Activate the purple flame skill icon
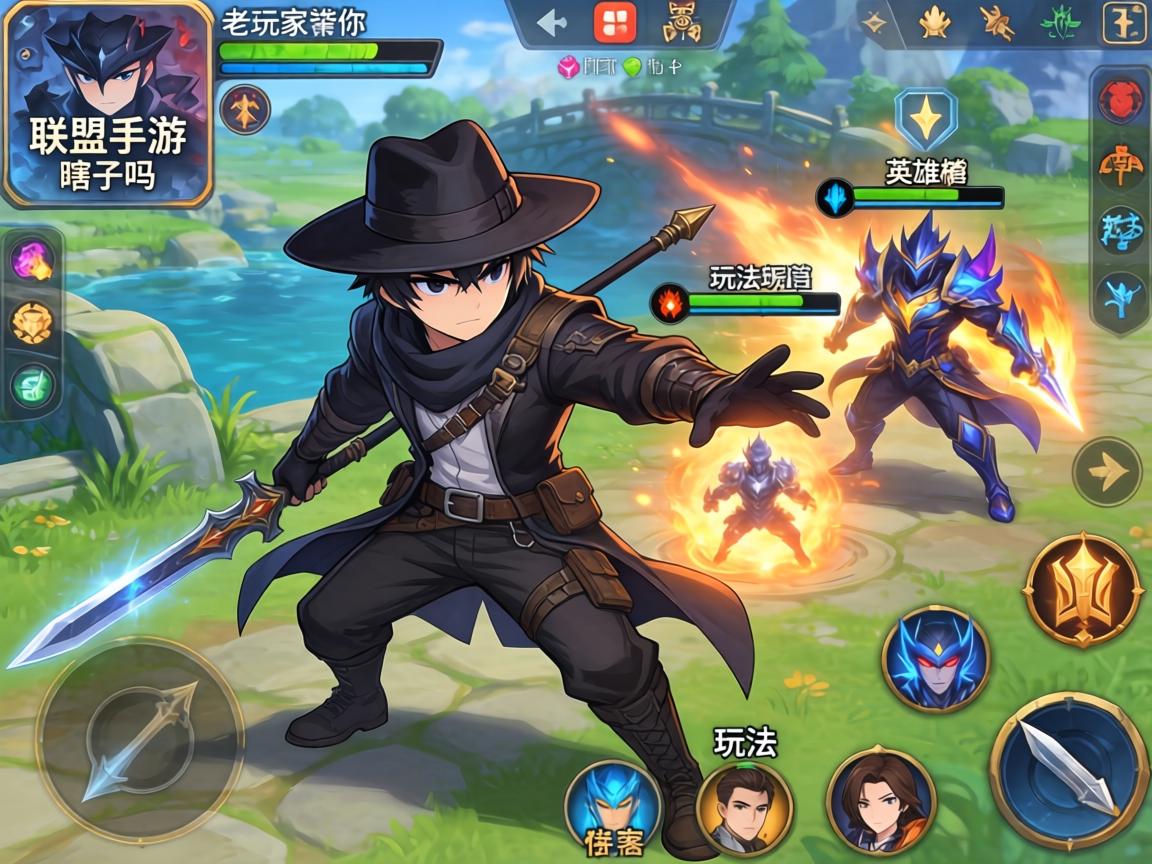The width and height of the screenshot is (1152, 864). tap(32, 260)
